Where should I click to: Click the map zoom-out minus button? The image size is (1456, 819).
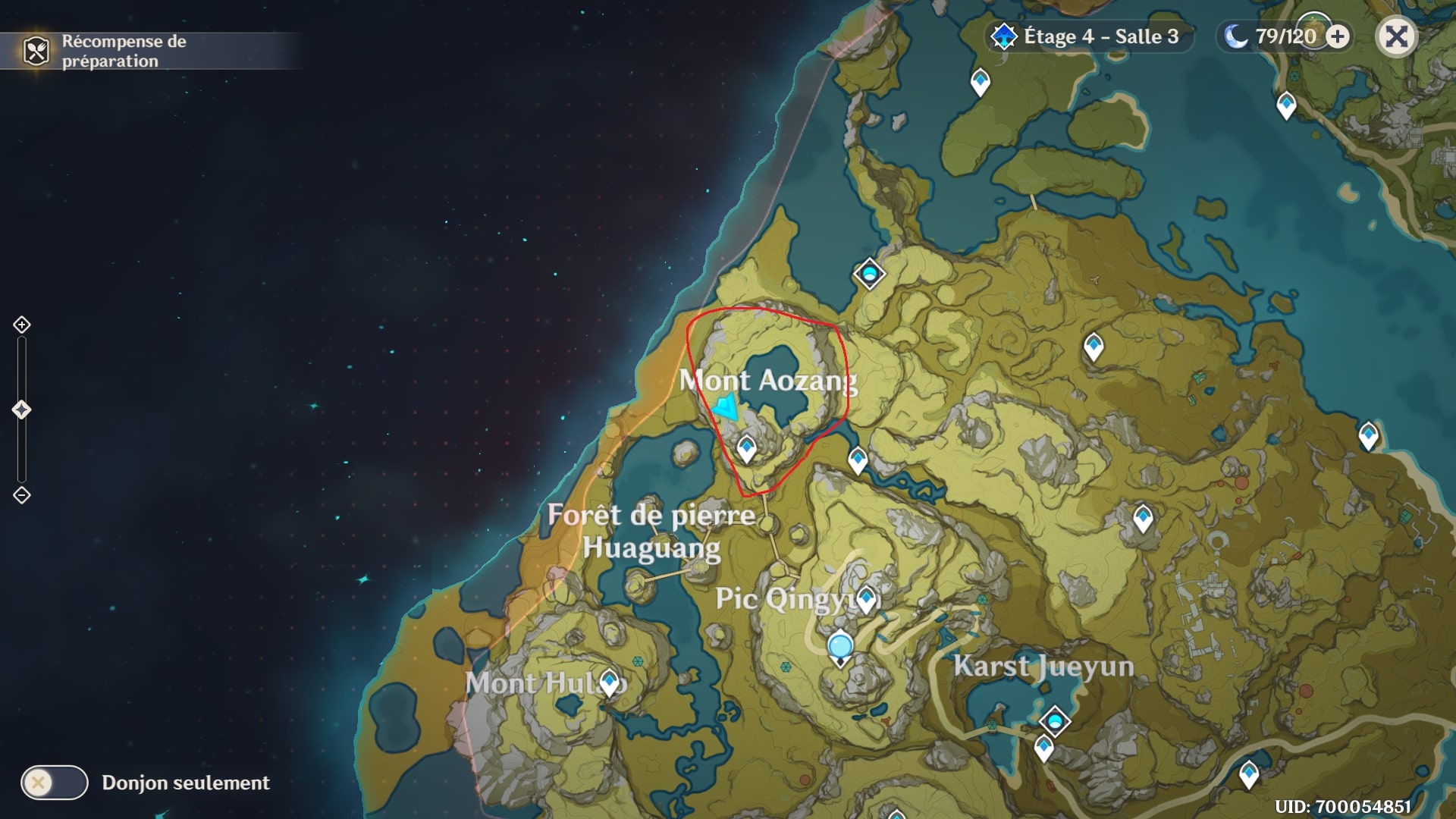[21, 495]
